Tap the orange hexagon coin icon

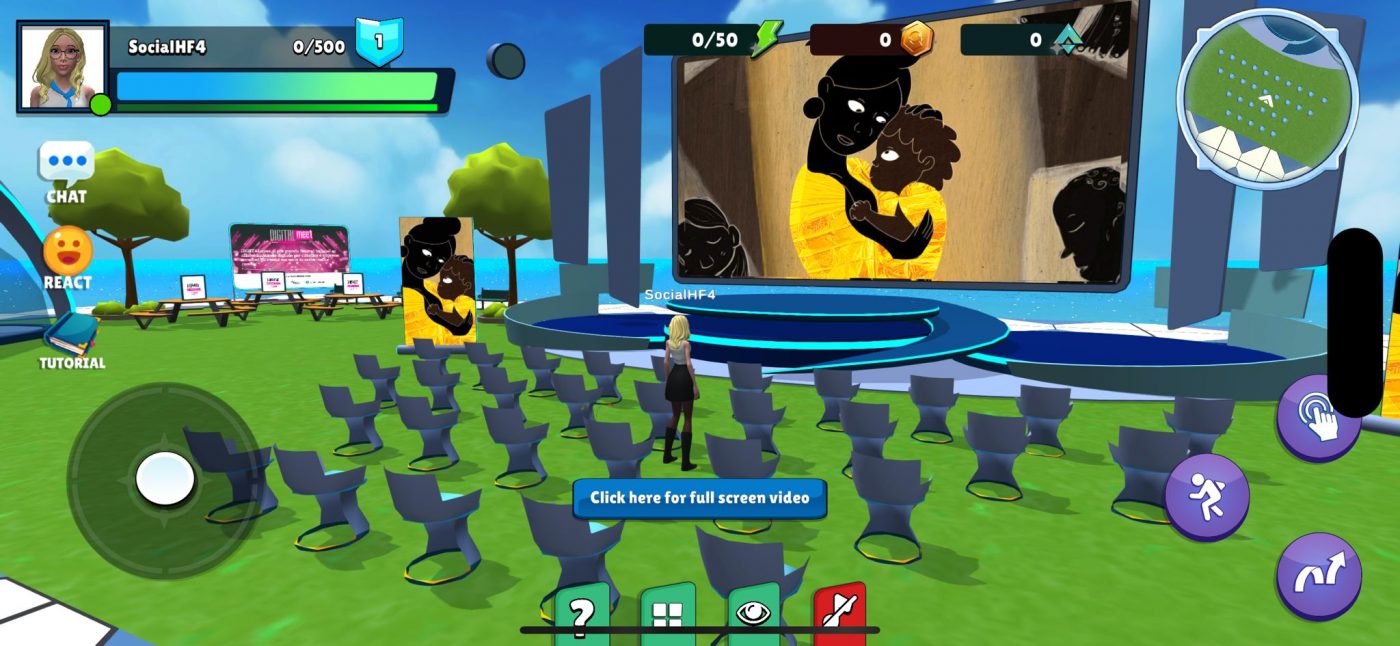pyautogui.click(x=916, y=40)
